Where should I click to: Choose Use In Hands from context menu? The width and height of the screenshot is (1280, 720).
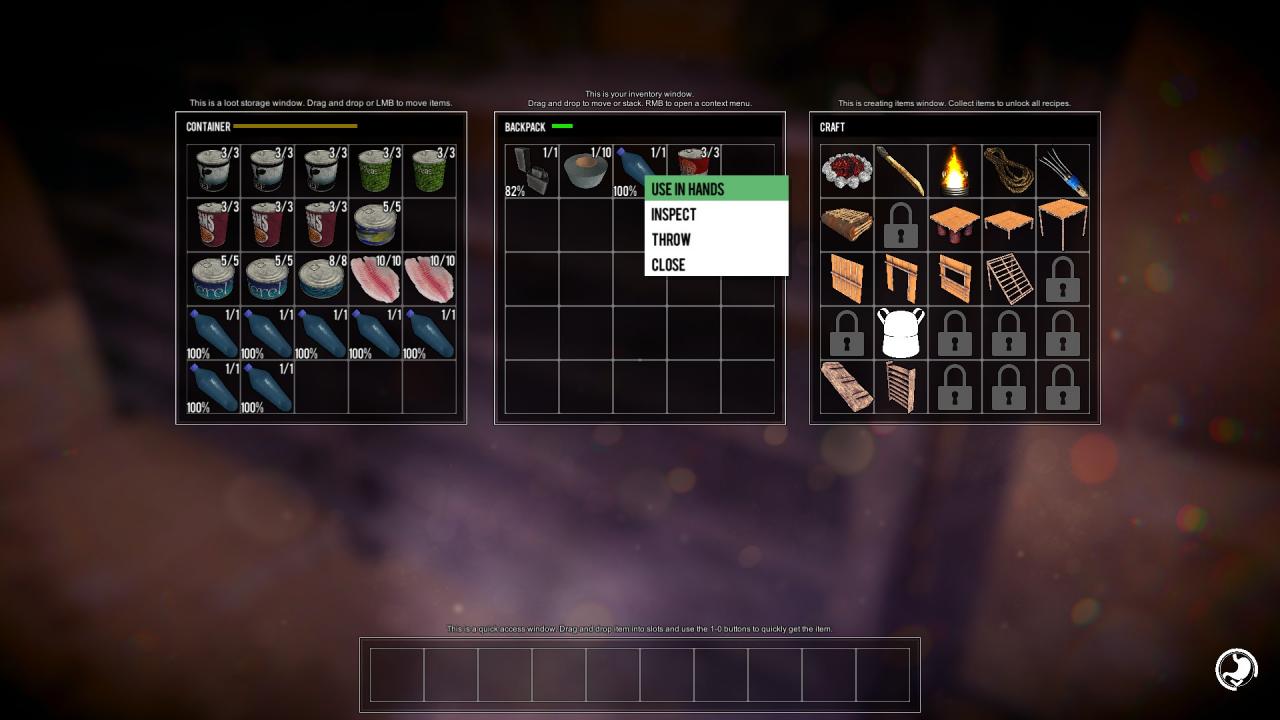716,189
